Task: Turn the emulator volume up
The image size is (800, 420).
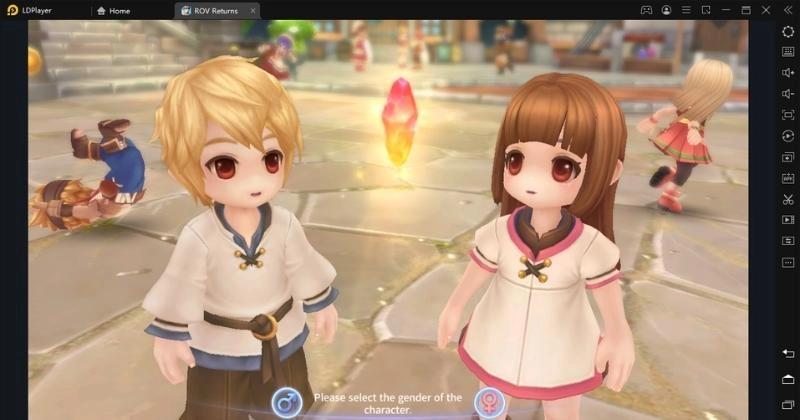Action: [x=788, y=73]
